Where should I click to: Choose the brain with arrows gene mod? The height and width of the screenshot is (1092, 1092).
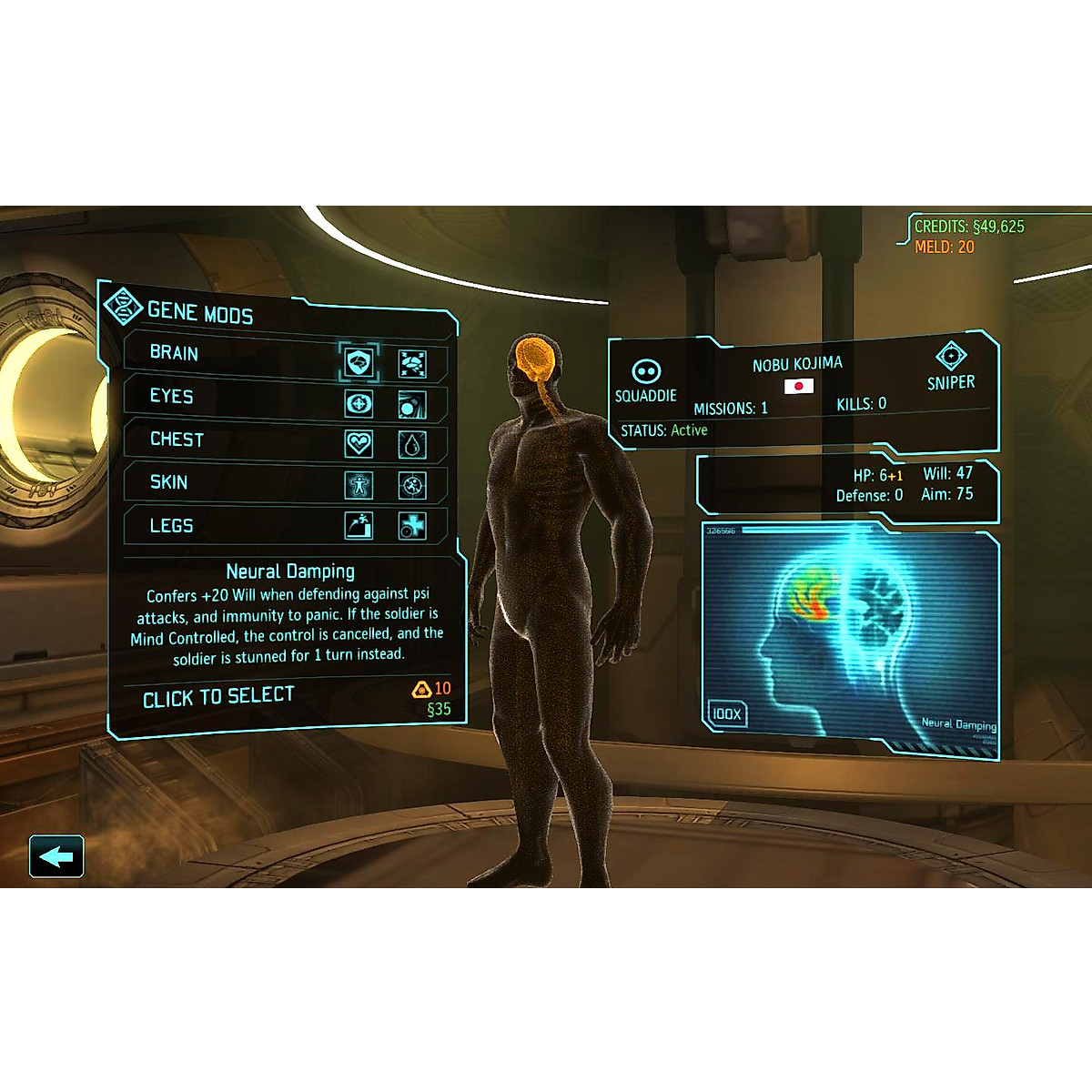tap(412, 365)
